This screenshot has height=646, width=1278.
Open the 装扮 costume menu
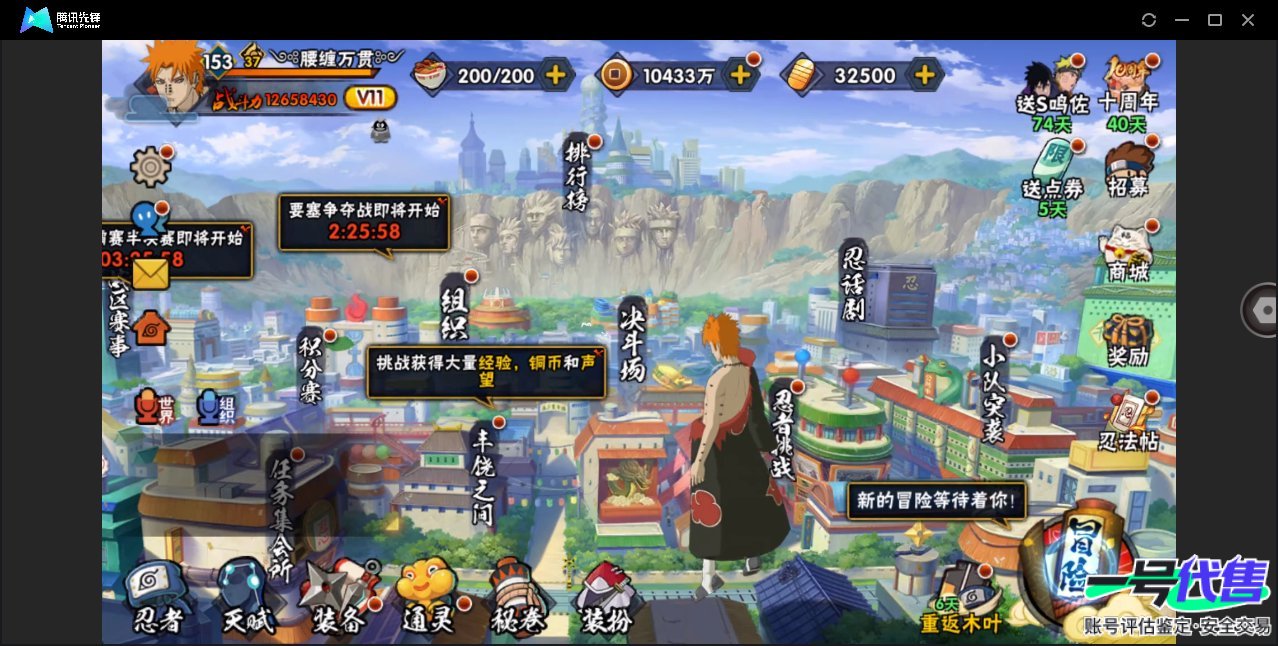pos(606,600)
